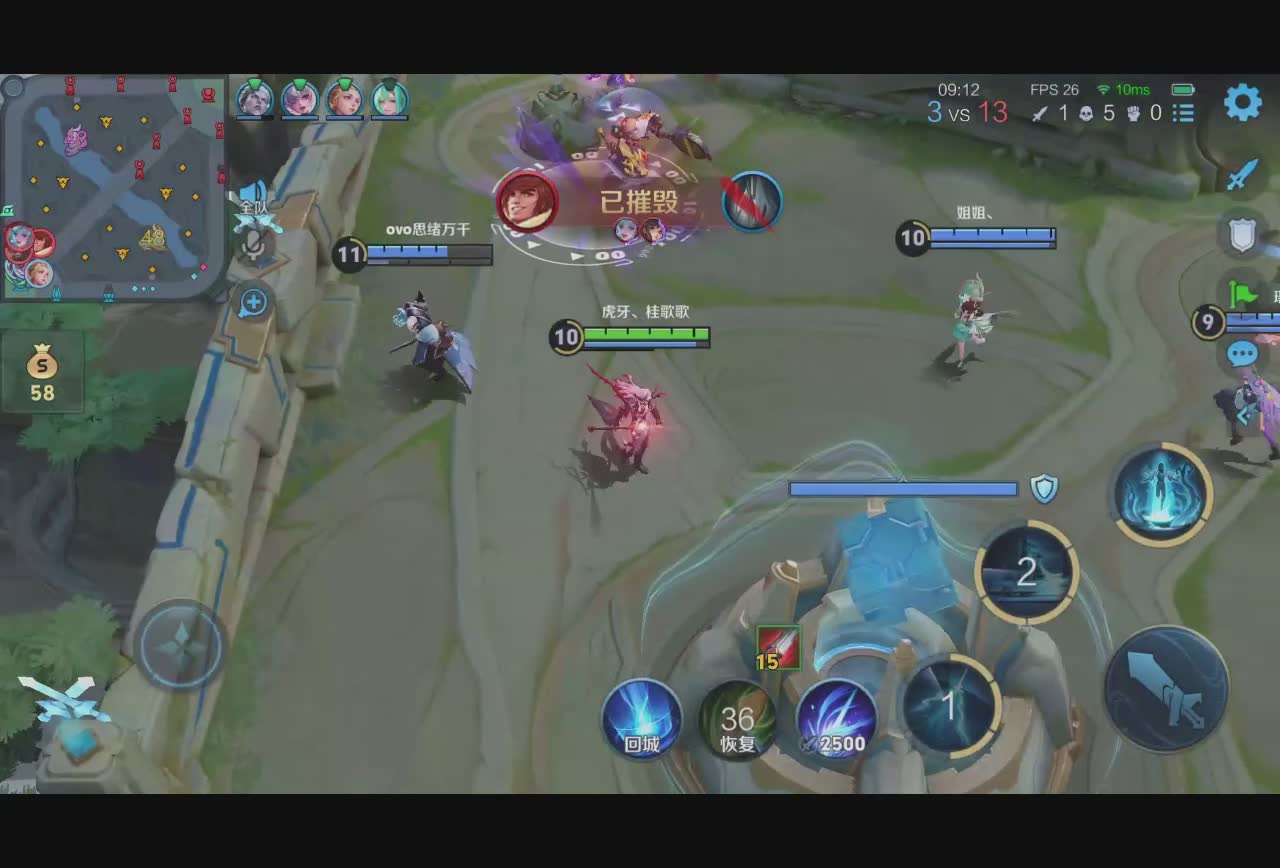The width and height of the screenshot is (1280, 868).
Task: Send the sword attack signal
Action: coord(1242,177)
